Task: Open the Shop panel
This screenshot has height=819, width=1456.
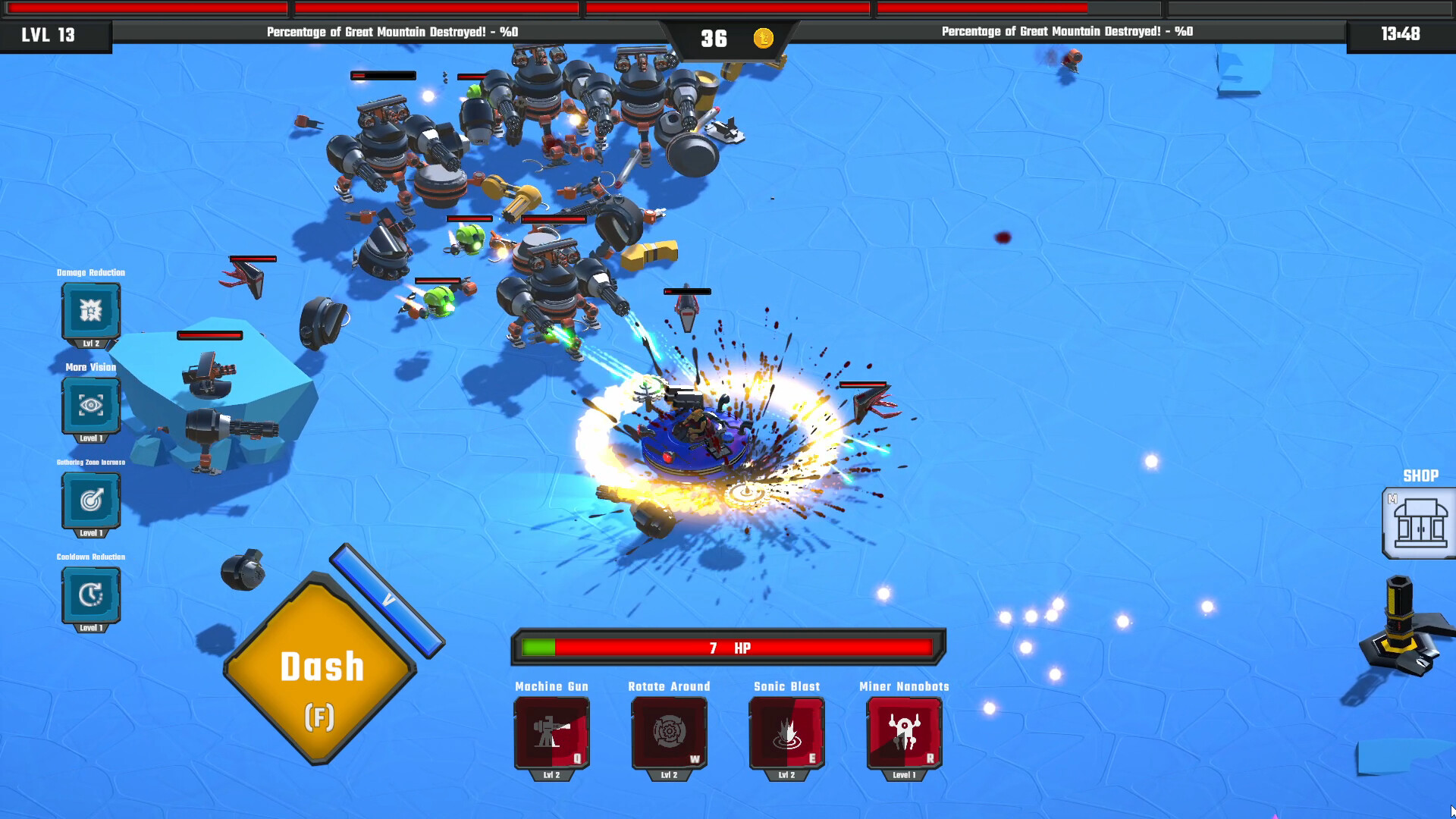Action: point(1419,523)
